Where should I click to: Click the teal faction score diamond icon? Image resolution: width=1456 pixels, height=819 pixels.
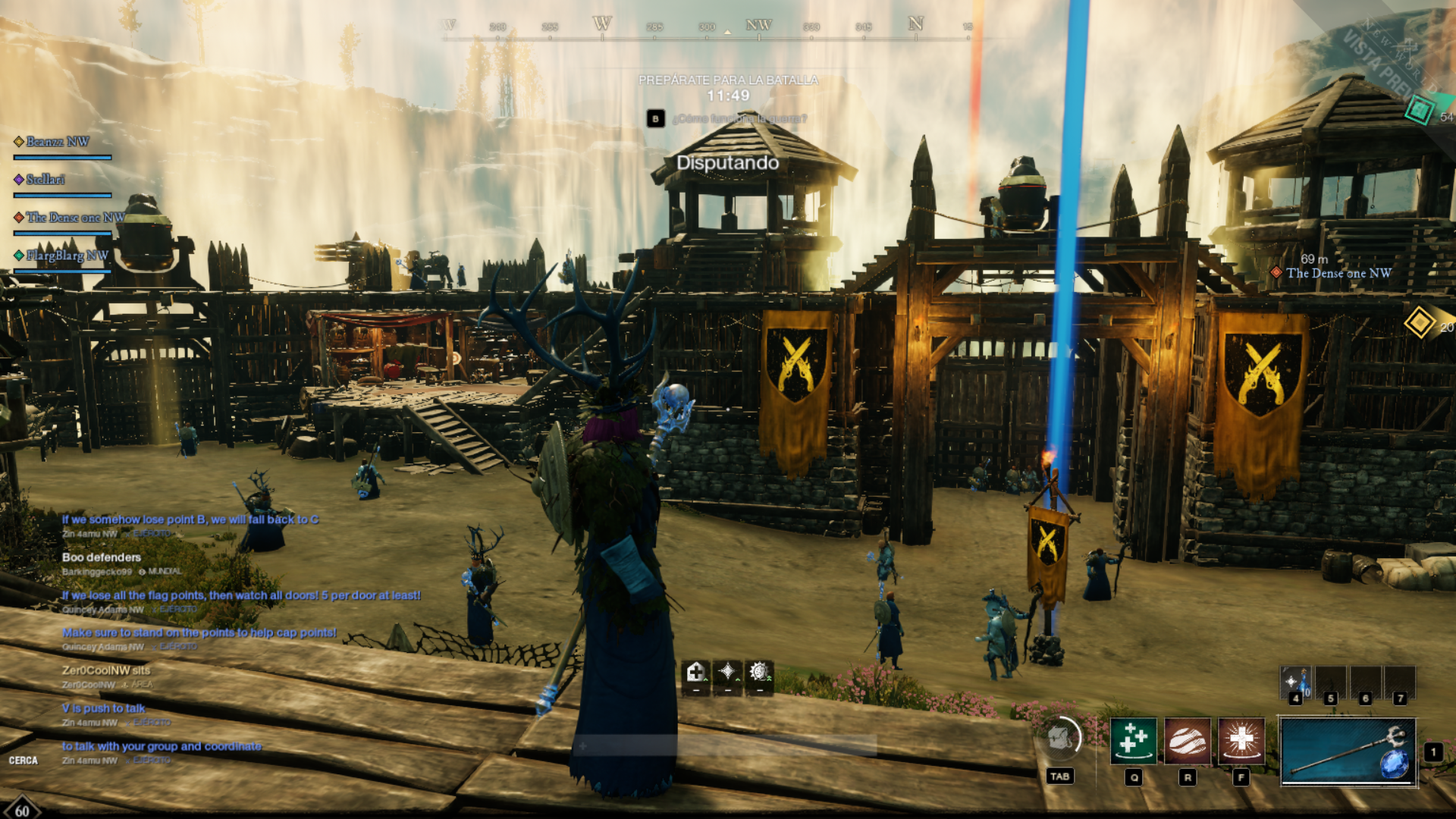tap(1419, 111)
